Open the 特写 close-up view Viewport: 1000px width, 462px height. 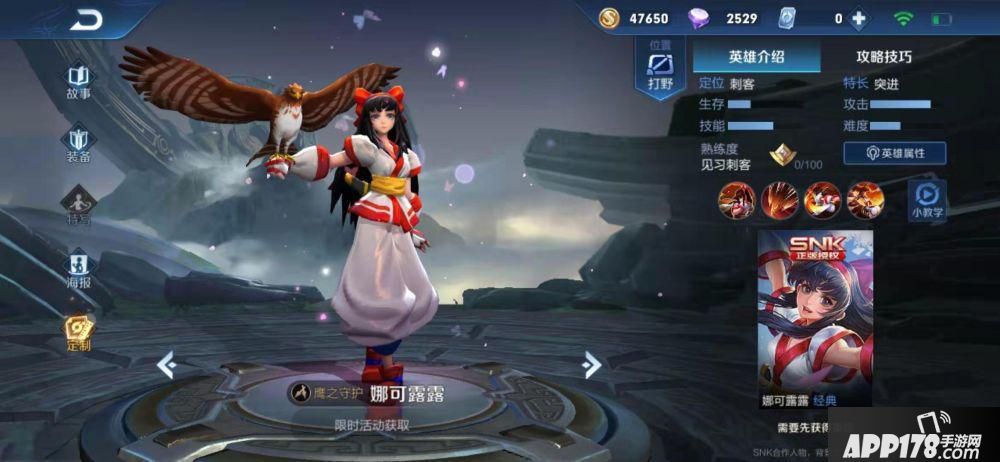click(79, 205)
